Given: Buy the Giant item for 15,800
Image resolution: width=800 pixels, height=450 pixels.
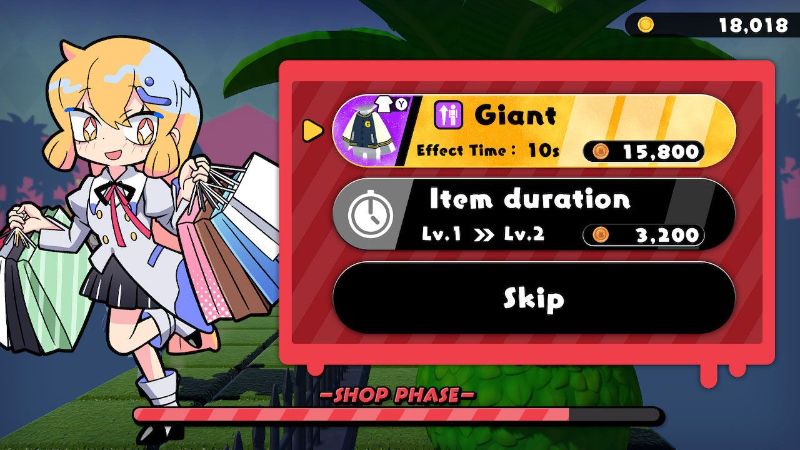Looking at the screenshot, I should pos(533,130).
